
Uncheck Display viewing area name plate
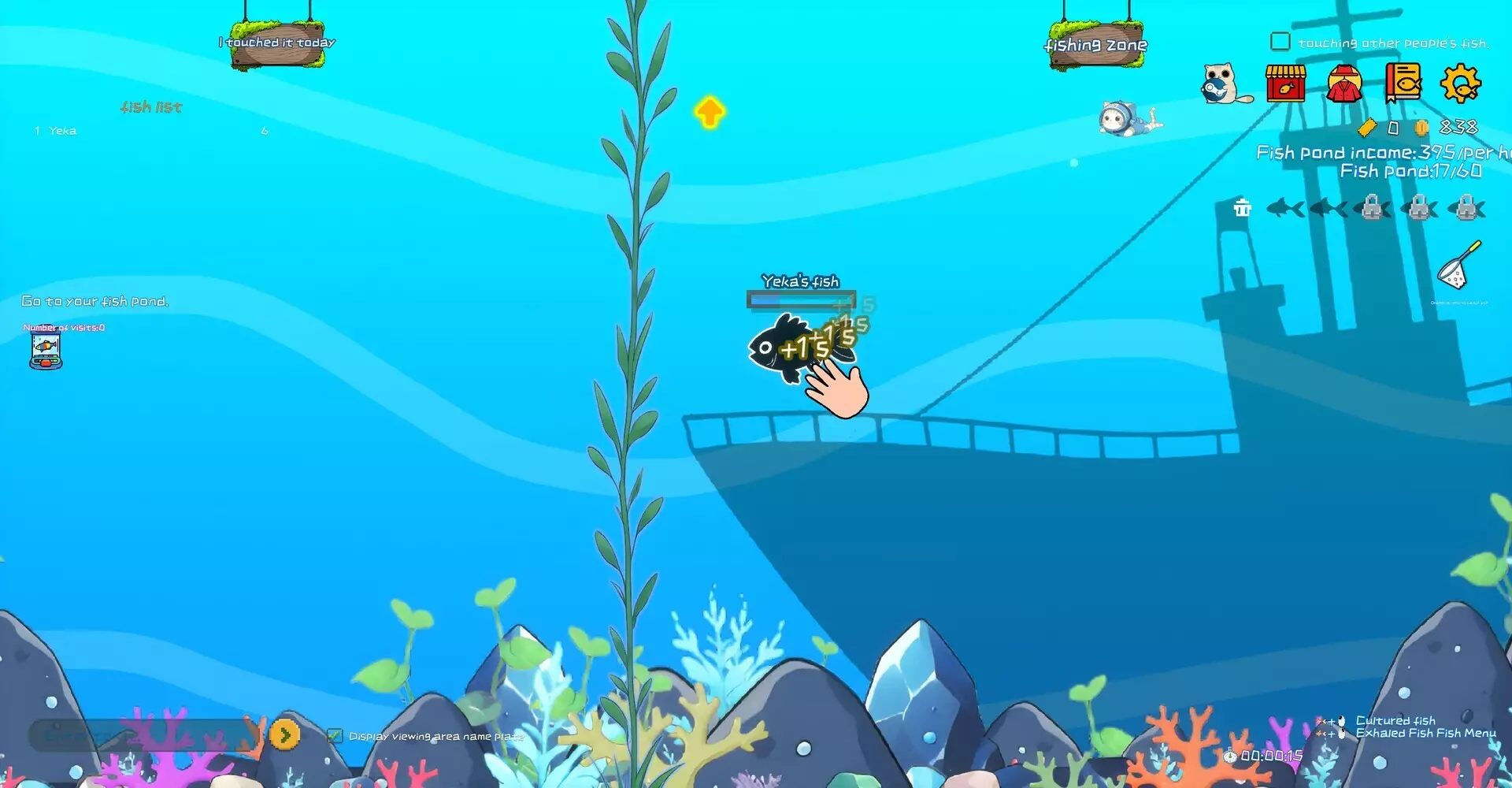coord(334,734)
